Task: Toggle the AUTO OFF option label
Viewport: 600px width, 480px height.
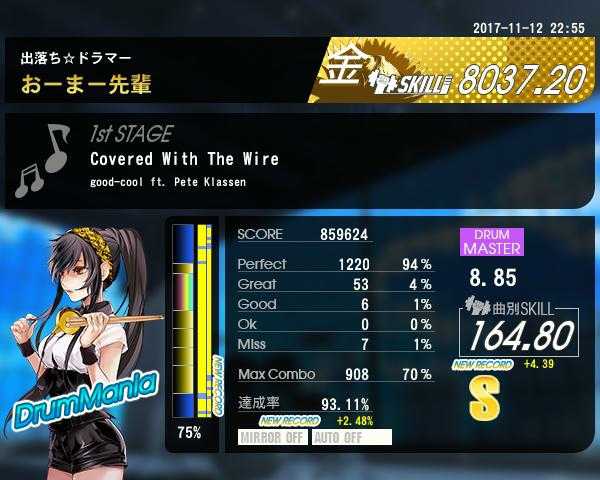Action: 351,437
